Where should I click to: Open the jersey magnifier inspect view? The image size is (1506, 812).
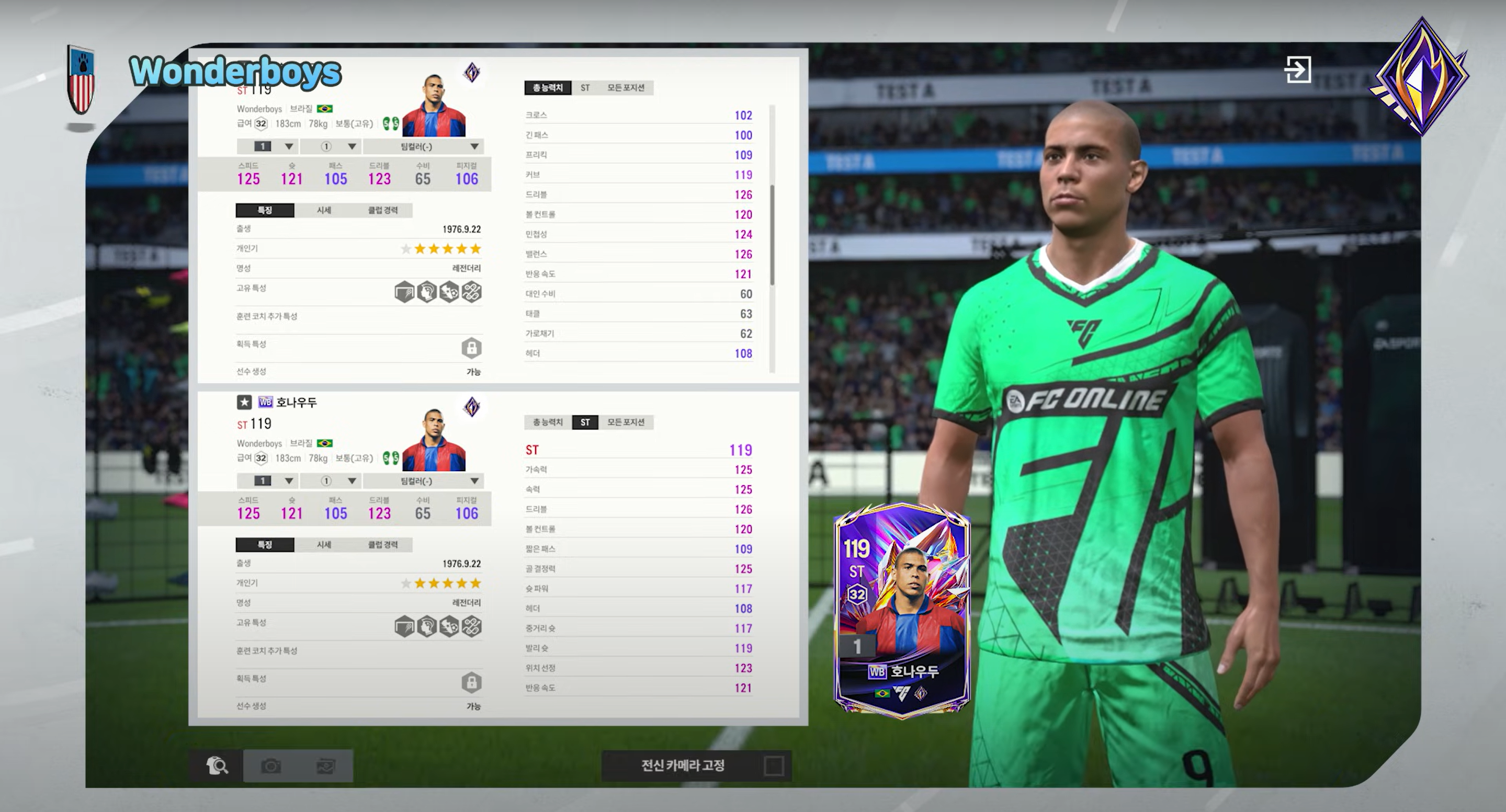[217, 765]
